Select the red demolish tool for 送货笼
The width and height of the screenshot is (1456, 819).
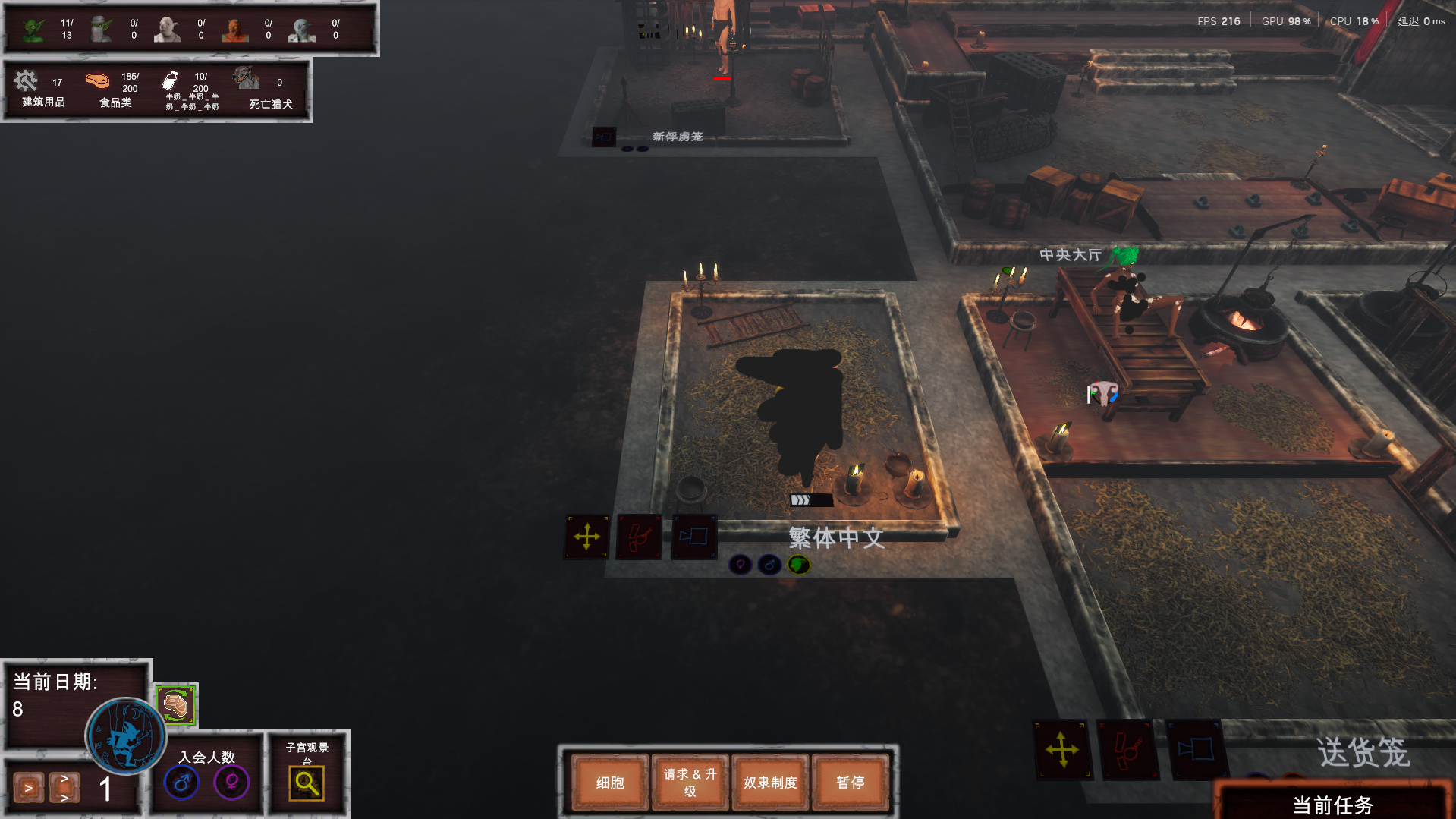(1127, 750)
